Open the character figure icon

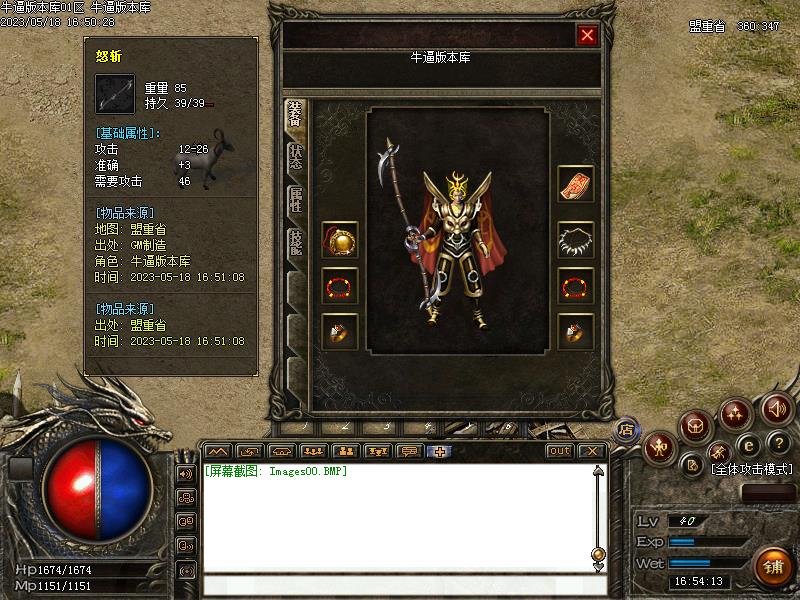coord(660,447)
